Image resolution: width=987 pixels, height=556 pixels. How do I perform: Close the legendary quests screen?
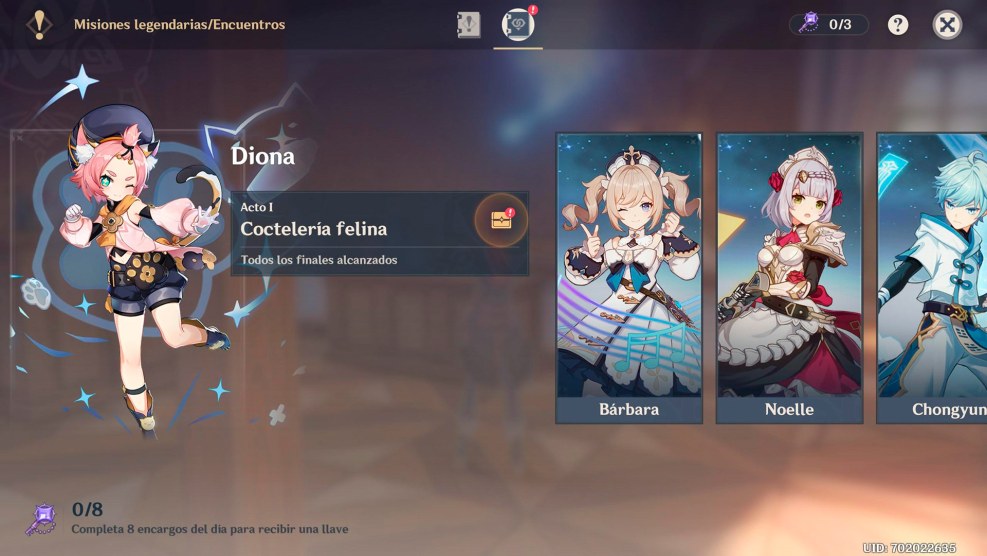coord(946,24)
